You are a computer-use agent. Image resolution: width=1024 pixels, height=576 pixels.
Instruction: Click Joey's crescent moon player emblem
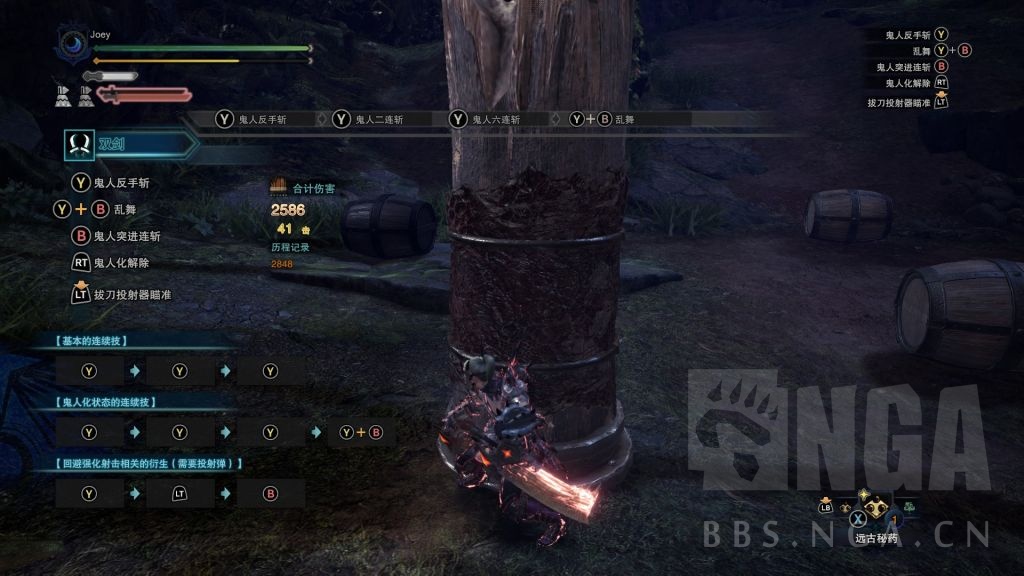(x=73, y=44)
